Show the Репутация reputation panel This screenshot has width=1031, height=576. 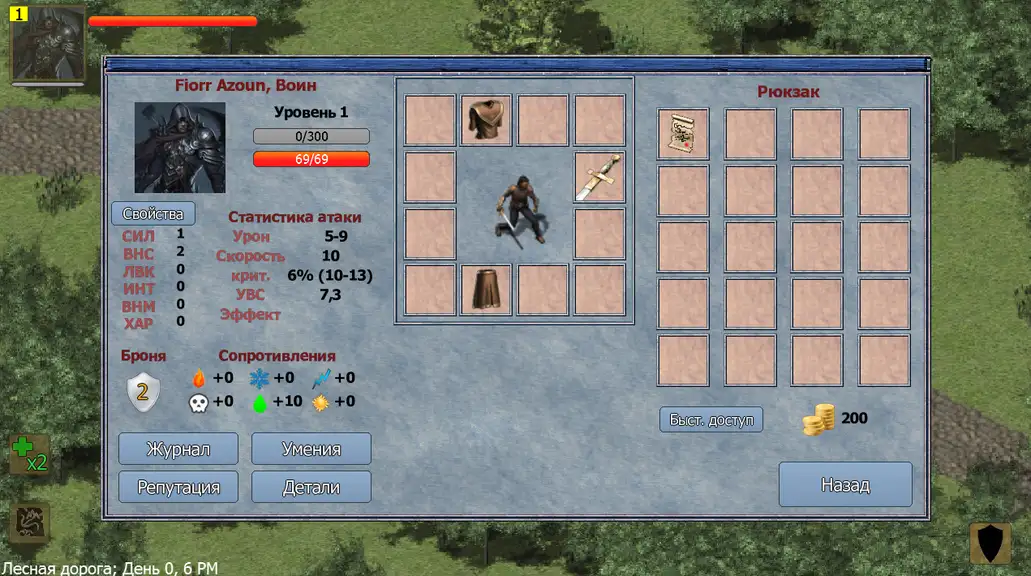click(178, 487)
